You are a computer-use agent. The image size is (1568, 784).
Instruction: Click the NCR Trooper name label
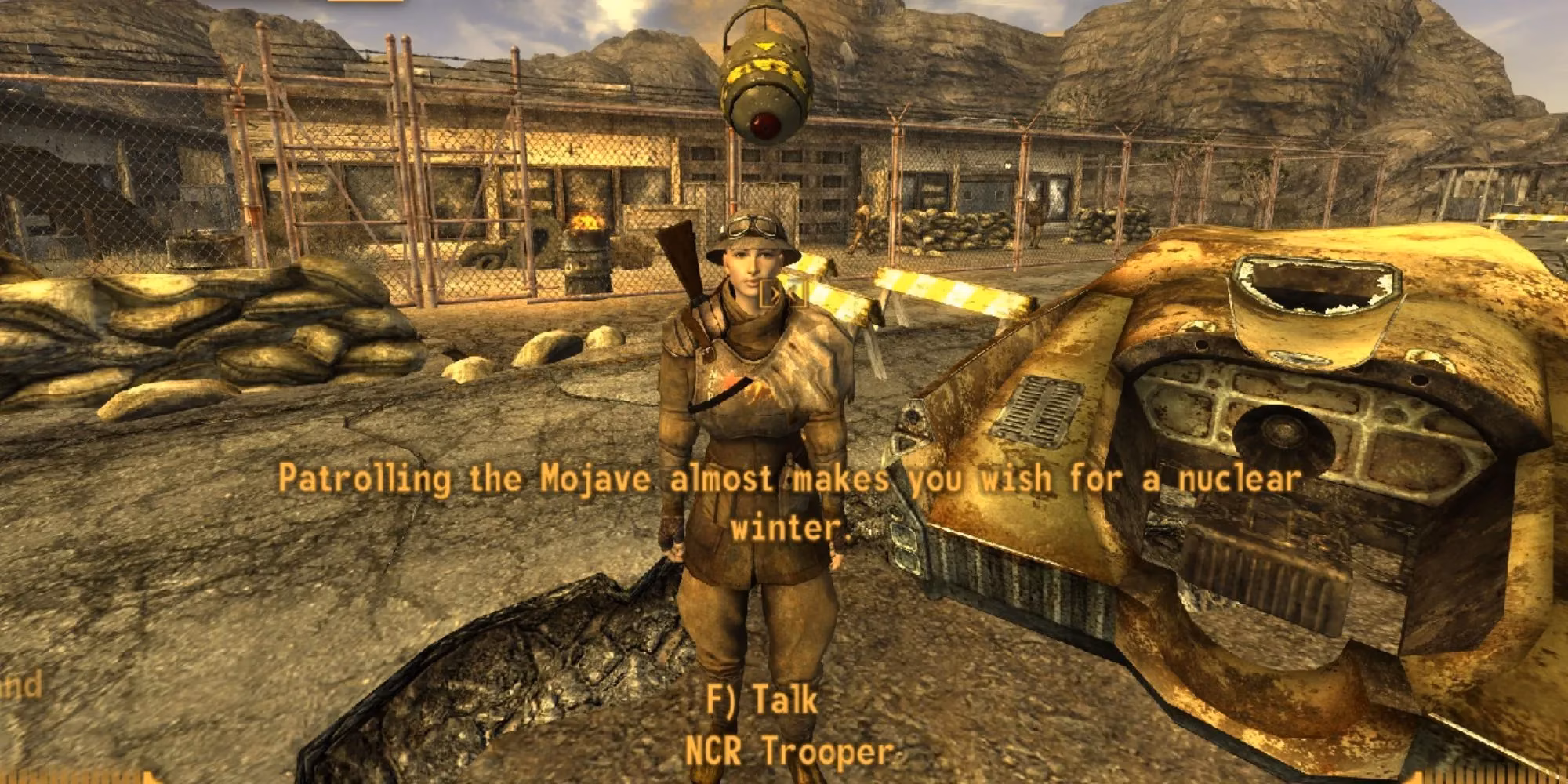coord(790,749)
